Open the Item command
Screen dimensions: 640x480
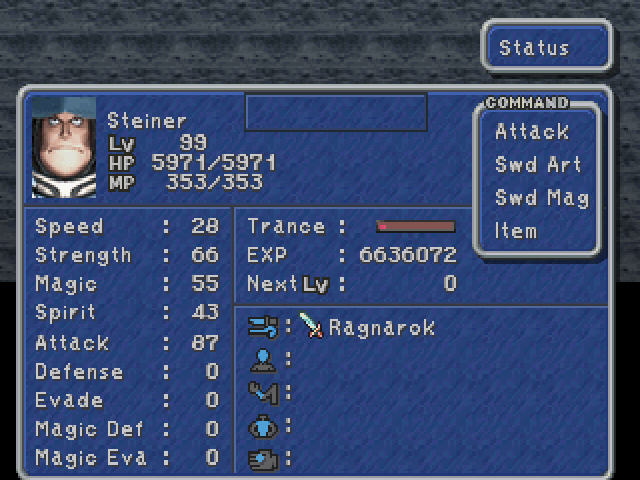pos(516,231)
